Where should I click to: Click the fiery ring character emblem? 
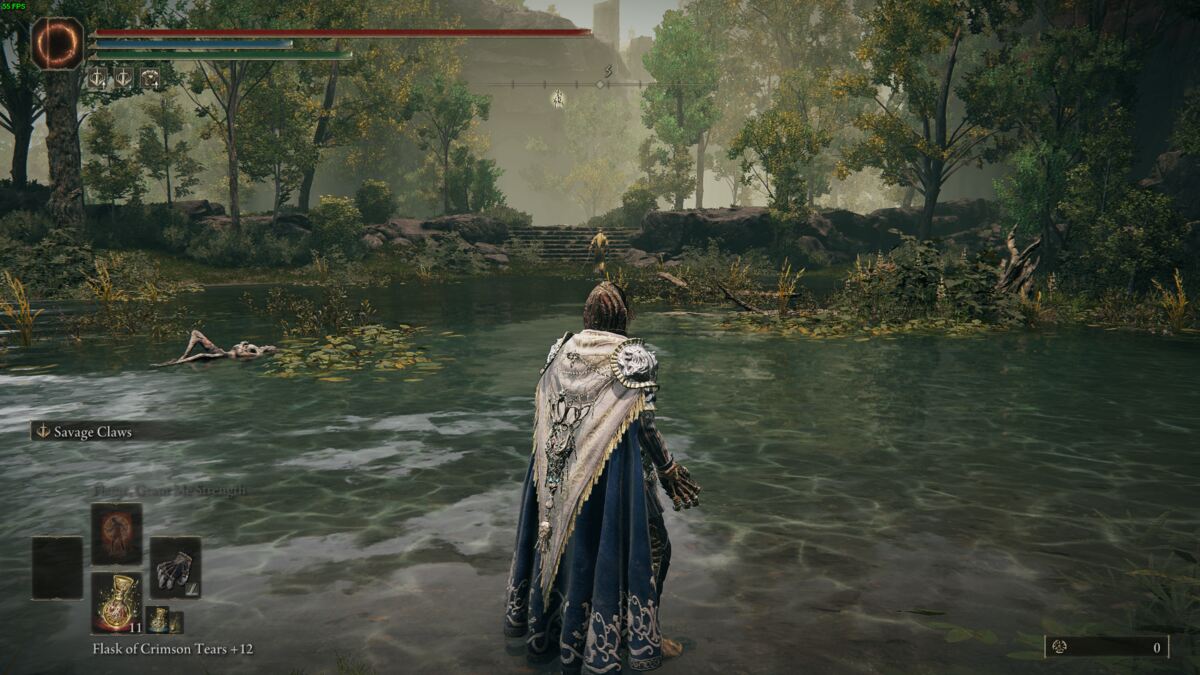point(57,44)
